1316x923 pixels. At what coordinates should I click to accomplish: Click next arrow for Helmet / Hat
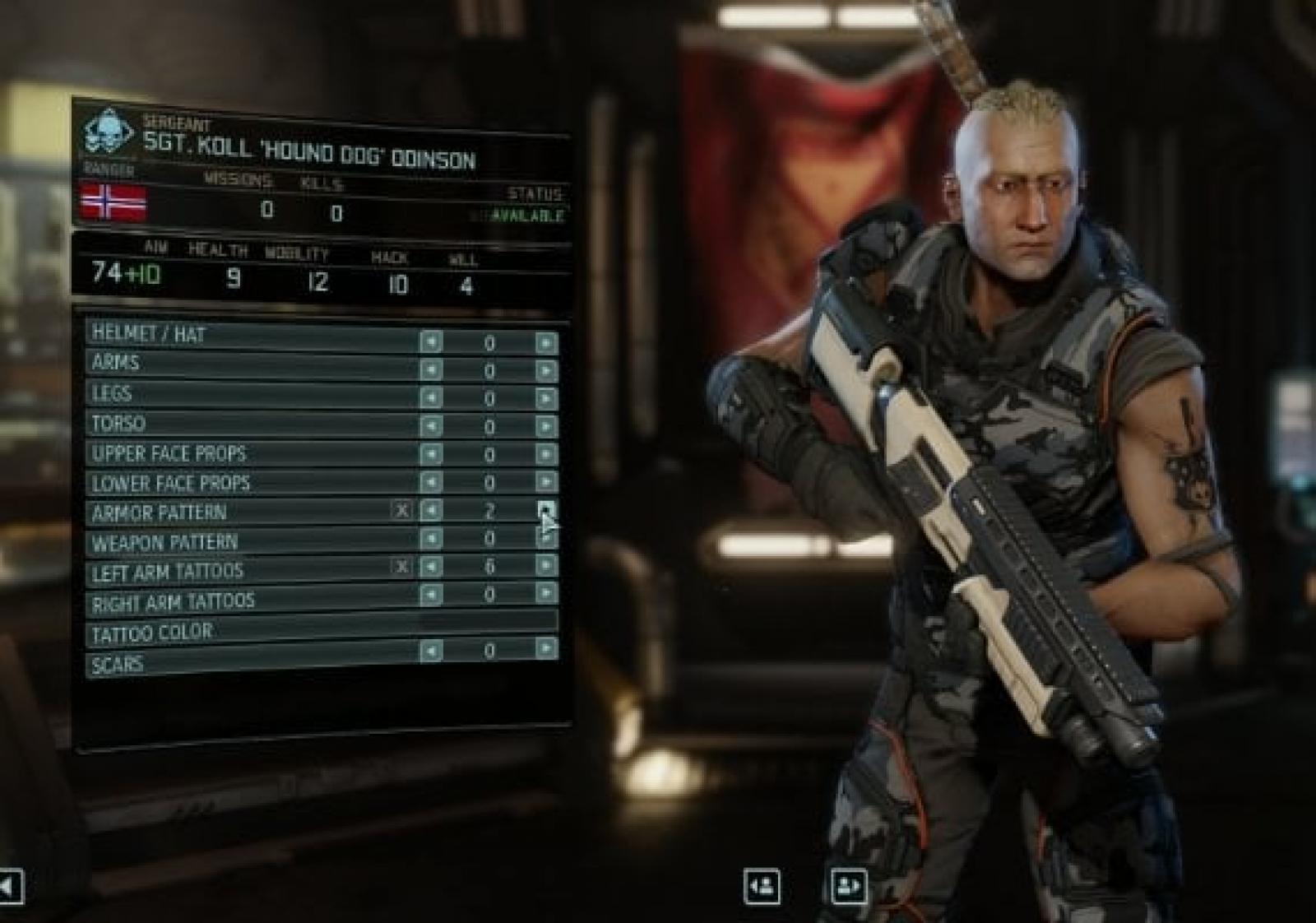tap(545, 342)
